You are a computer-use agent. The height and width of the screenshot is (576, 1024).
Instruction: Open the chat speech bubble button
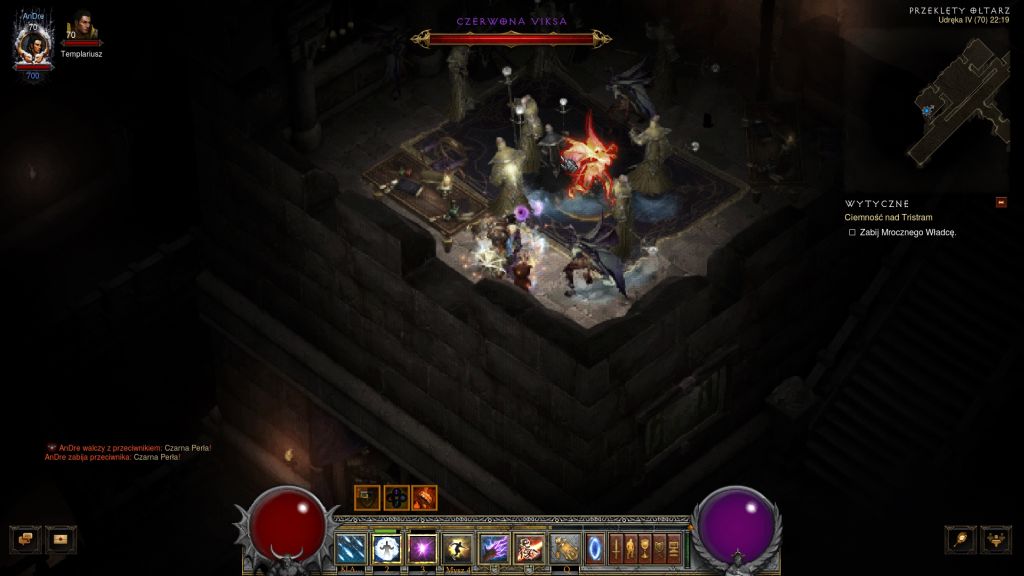click(25, 539)
